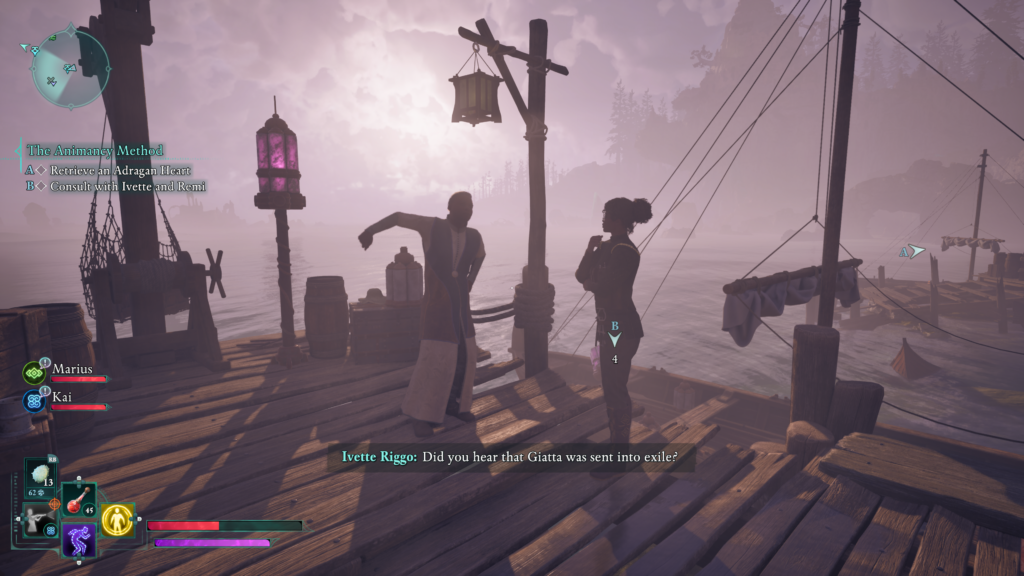Activate the purple running figure ability
1024x576 pixels.
pyautogui.click(x=78, y=540)
